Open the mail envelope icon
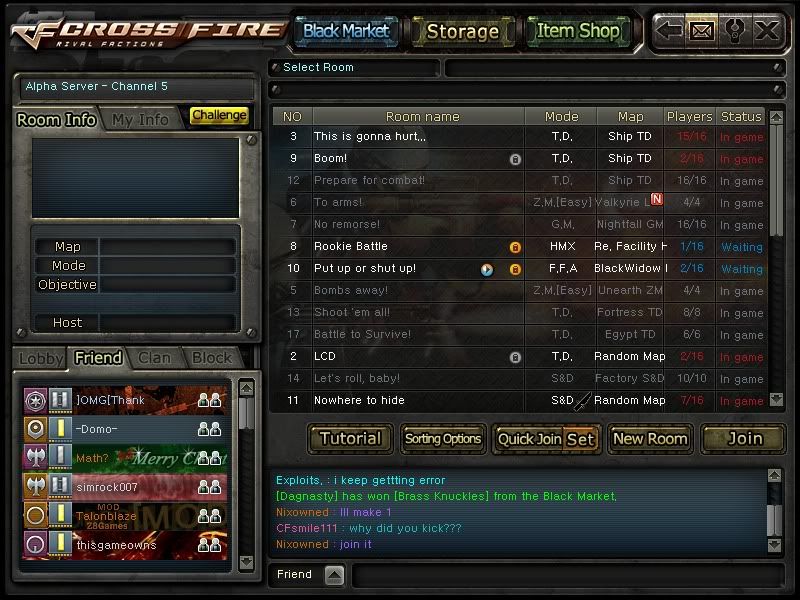Viewport: 800px width, 600px height. (701, 31)
